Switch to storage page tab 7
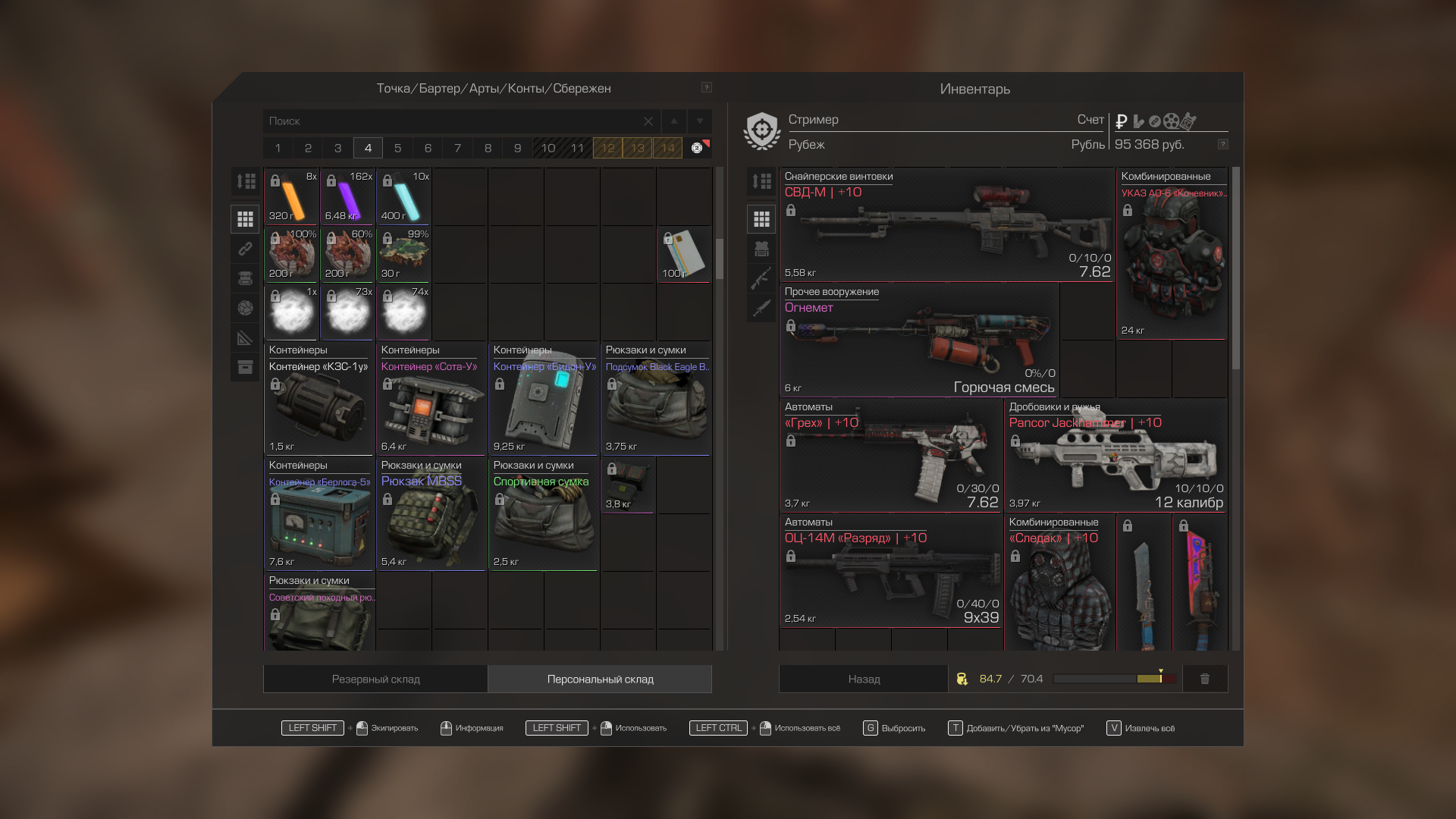The image size is (1456, 819). 458,149
